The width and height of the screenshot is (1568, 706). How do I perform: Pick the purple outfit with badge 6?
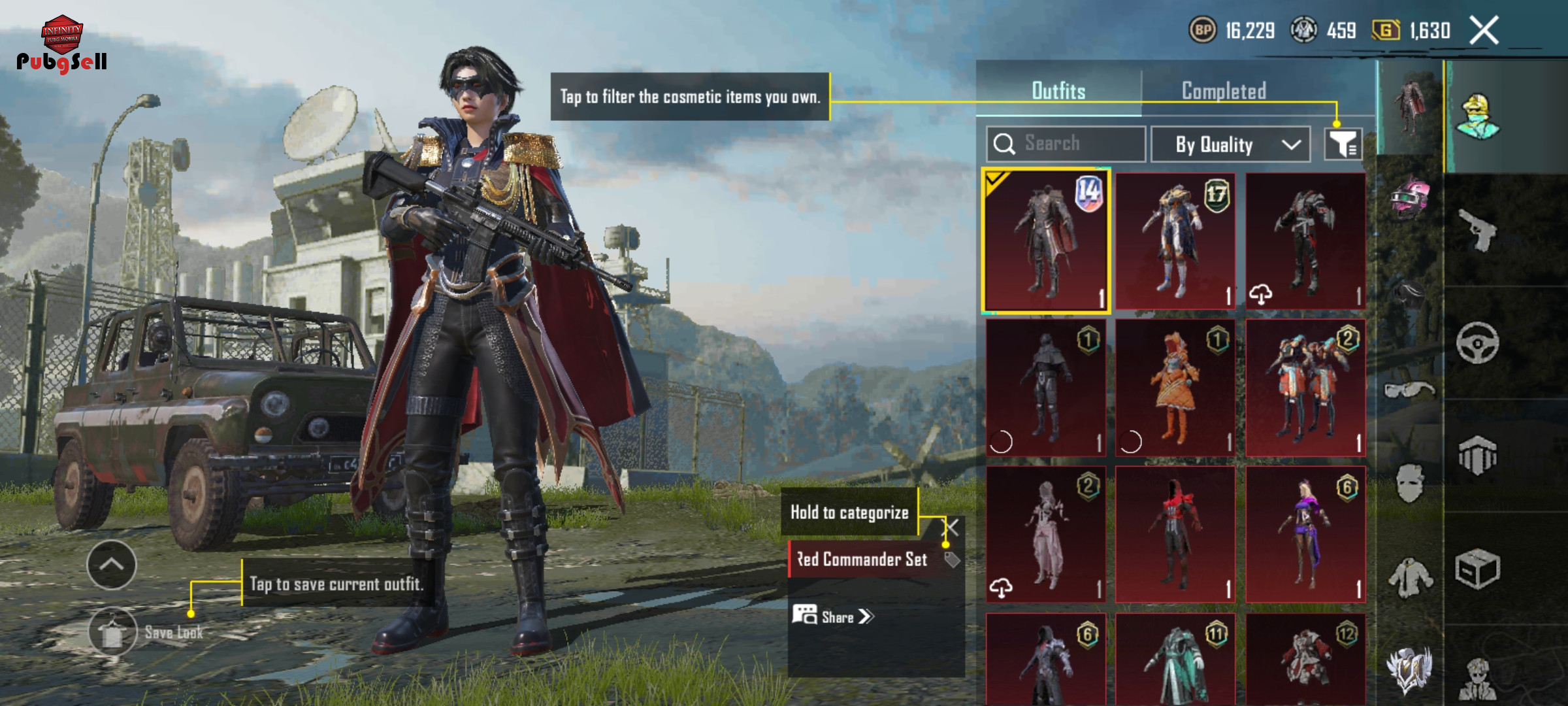(1305, 534)
